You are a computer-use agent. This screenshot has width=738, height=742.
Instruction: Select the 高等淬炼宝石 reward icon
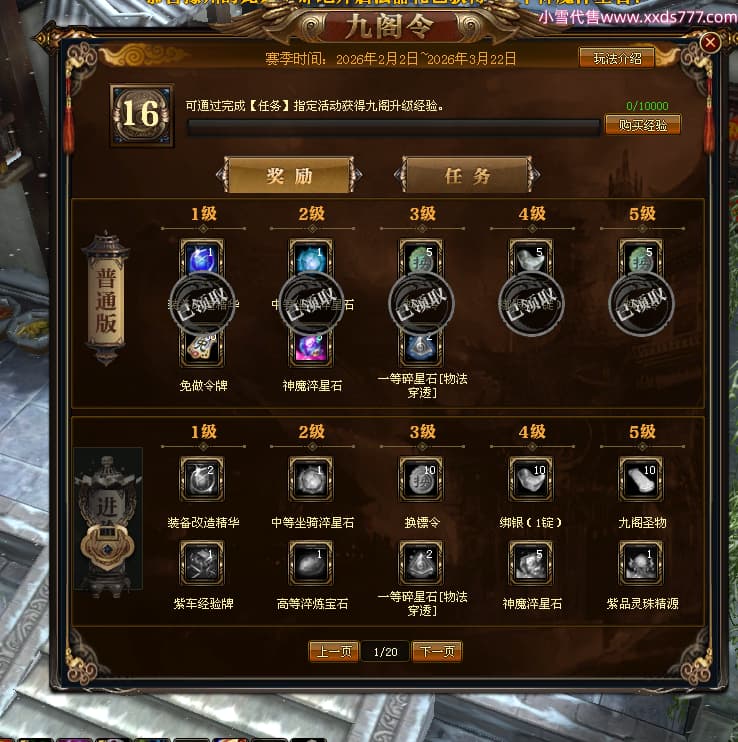coord(311,562)
